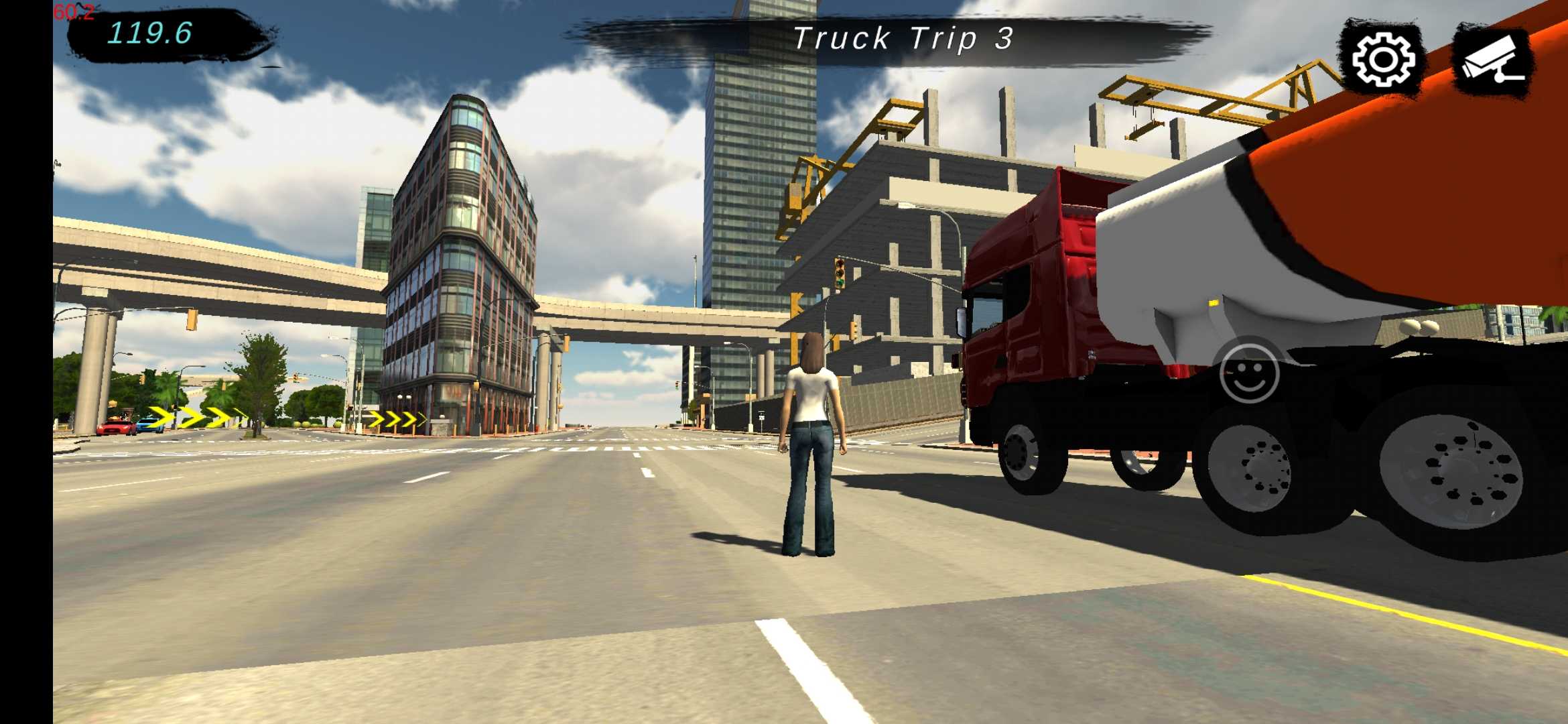The image size is (1568, 724).
Task: Tap the smiley face interaction button
Action: [1249, 373]
